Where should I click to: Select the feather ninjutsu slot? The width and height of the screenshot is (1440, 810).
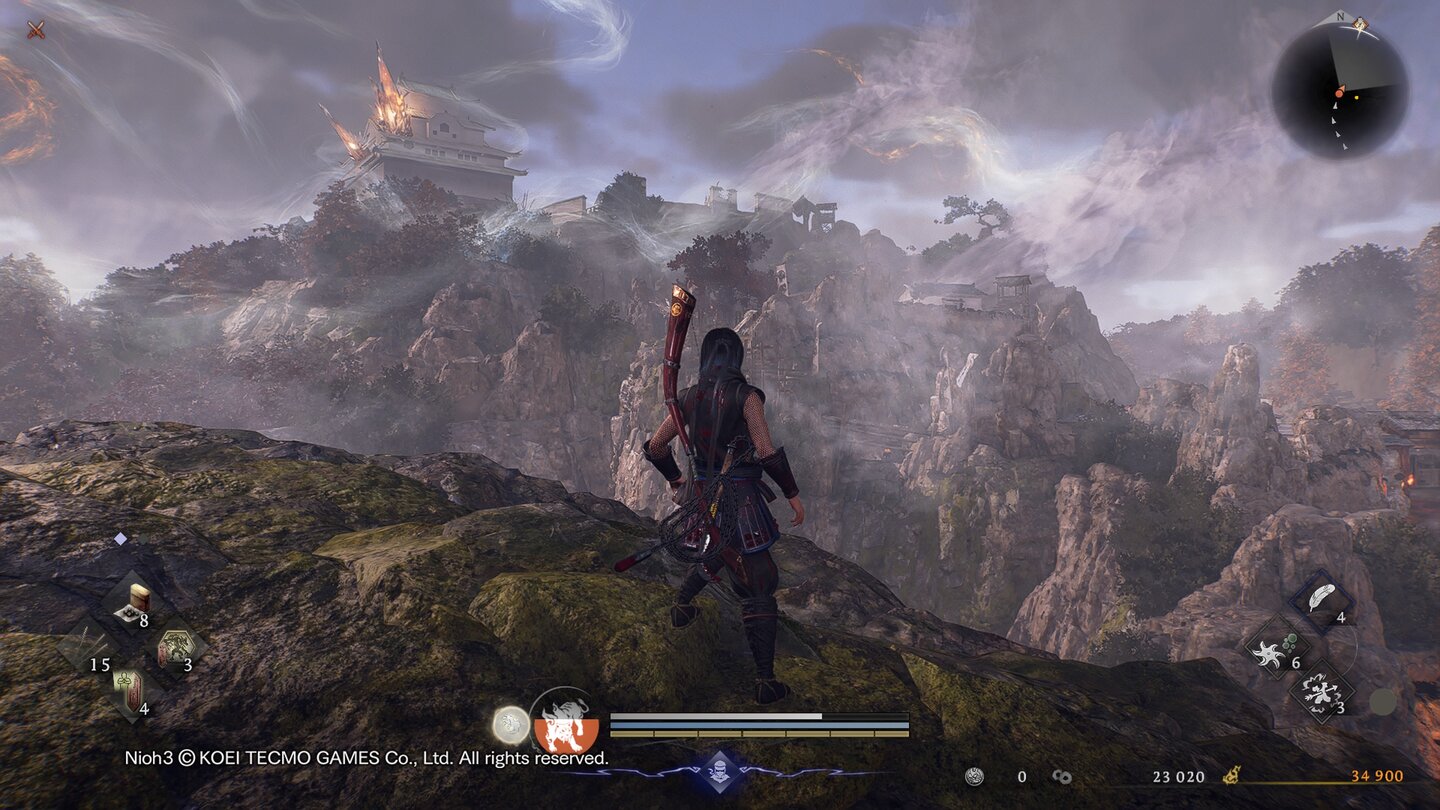pyautogui.click(x=1322, y=601)
